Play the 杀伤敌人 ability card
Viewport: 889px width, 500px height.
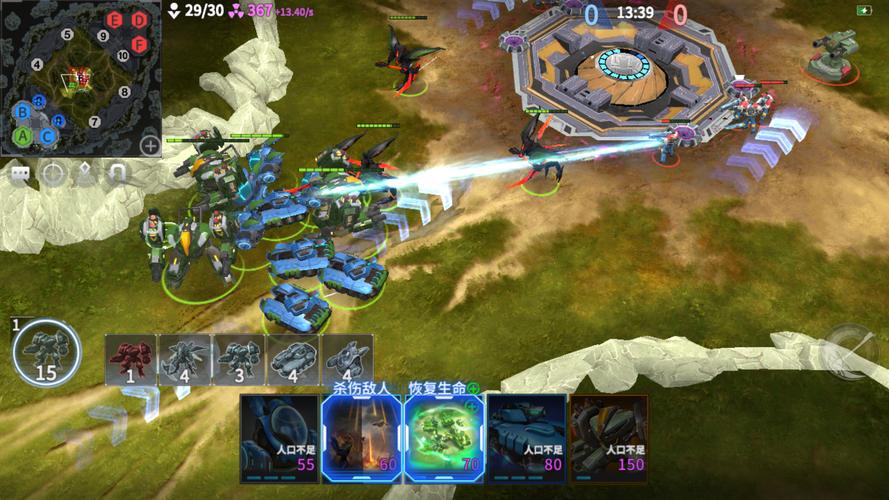[361, 436]
